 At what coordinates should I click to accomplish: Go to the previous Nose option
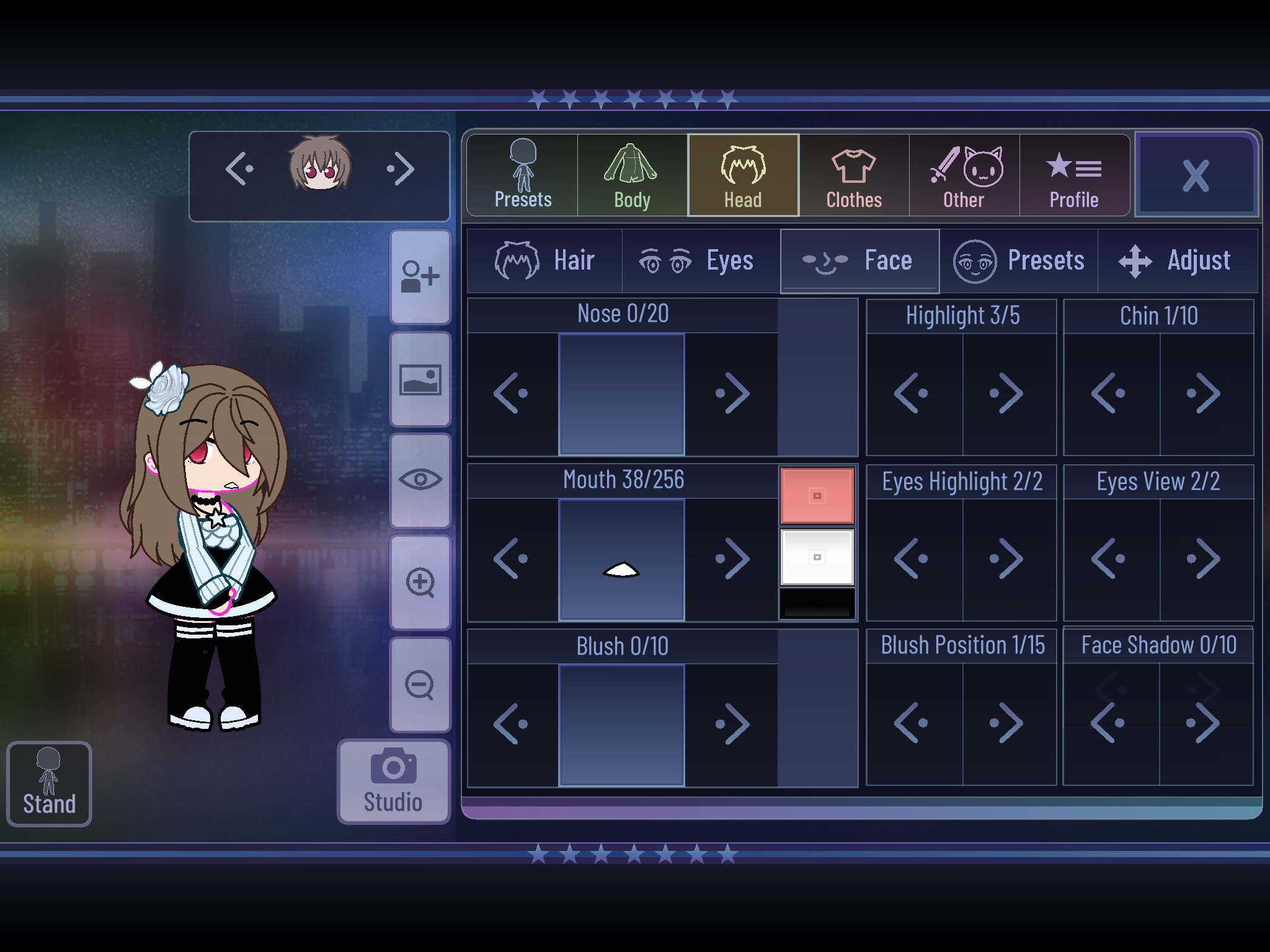(x=512, y=392)
